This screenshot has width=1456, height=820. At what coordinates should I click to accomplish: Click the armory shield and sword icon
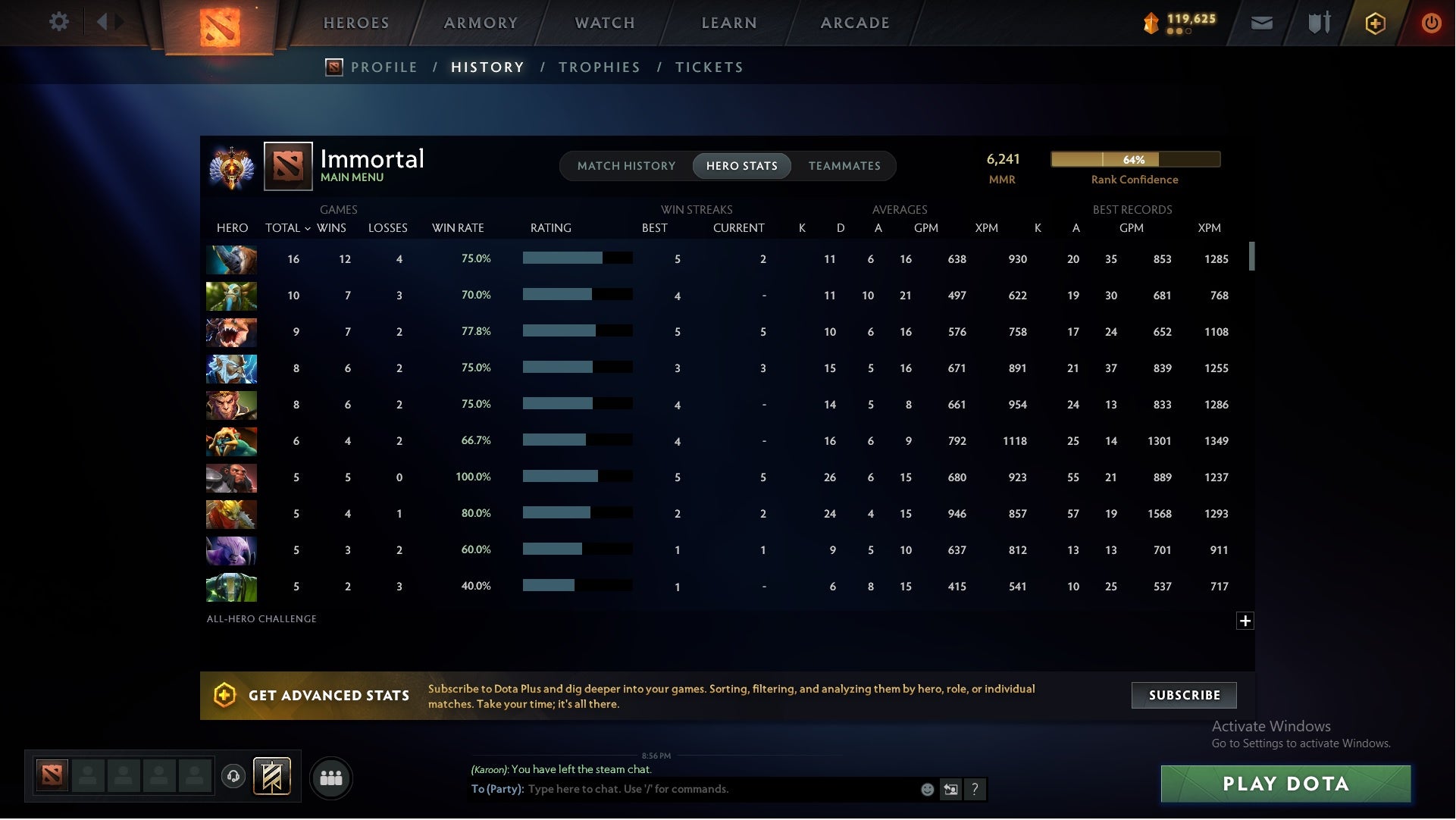click(x=1318, y=23)
